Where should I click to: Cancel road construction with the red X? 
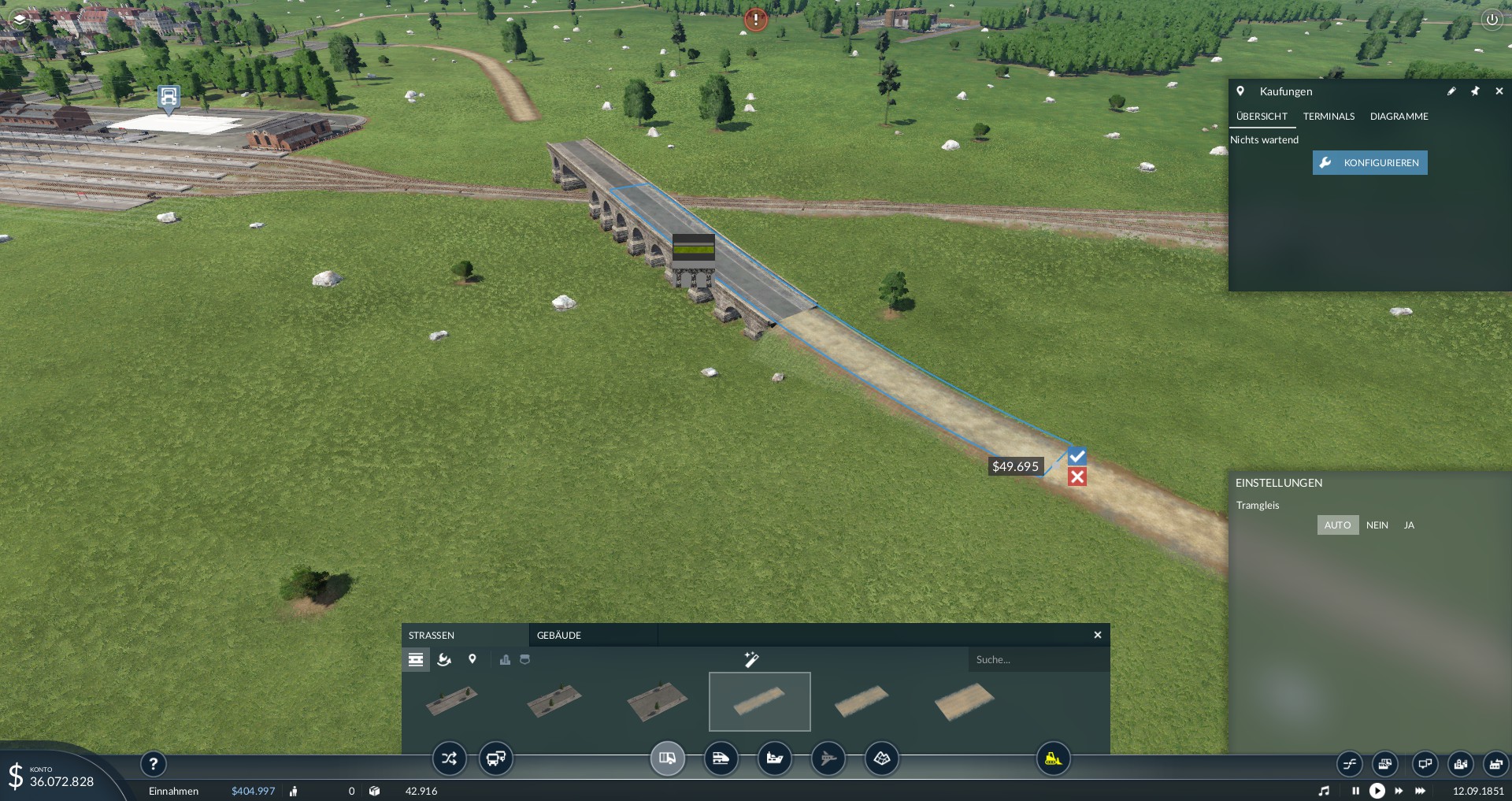click(x=1077, y=477)
